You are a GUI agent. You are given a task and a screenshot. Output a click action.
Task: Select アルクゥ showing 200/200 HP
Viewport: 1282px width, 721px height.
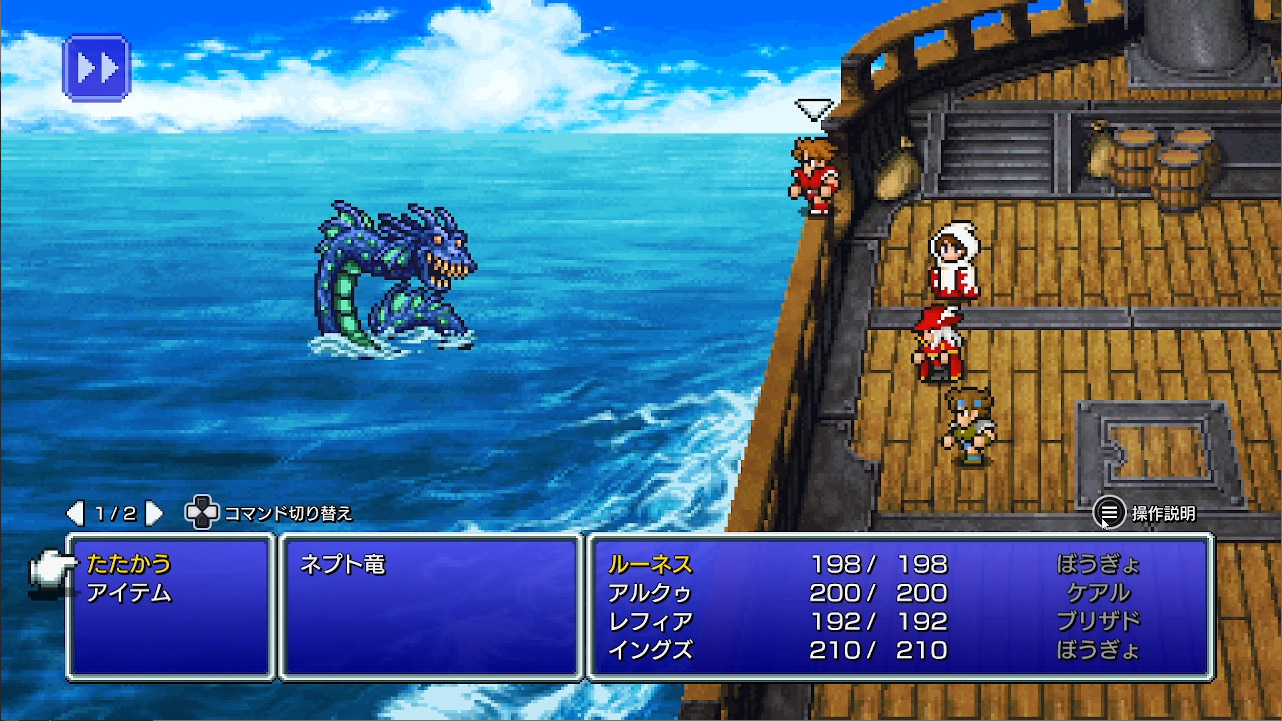pyautogui.click(x=650, y=592)
